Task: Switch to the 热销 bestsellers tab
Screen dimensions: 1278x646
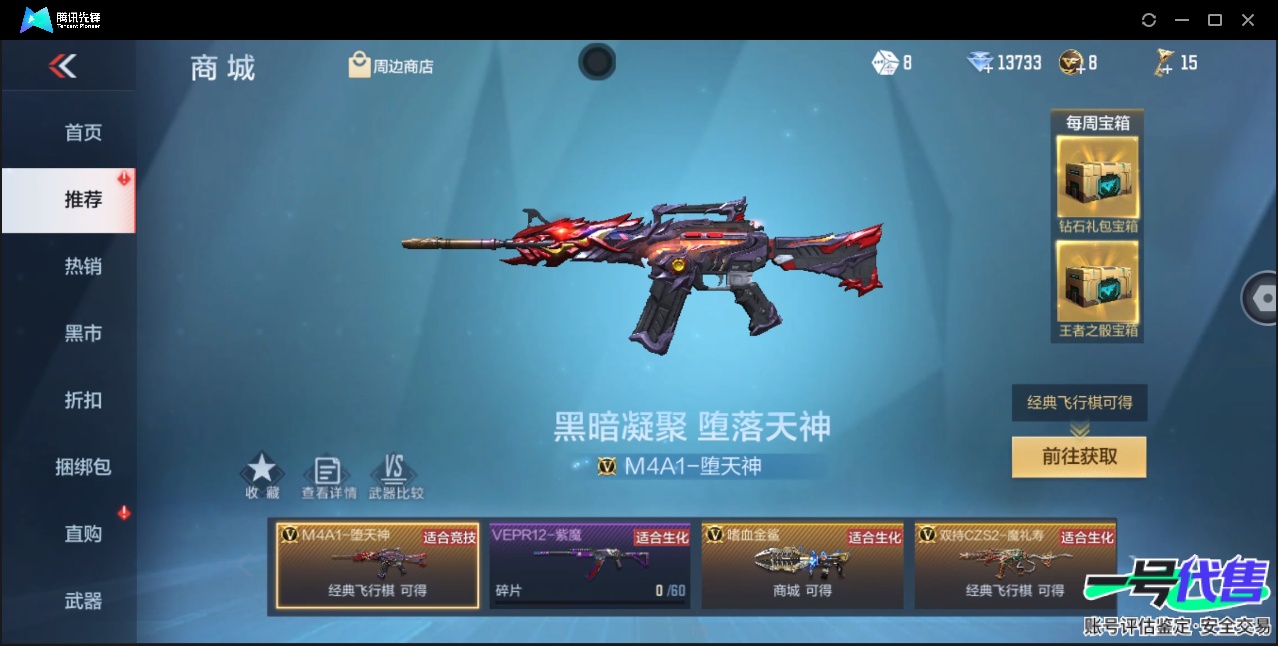Action: click(83, 267)
